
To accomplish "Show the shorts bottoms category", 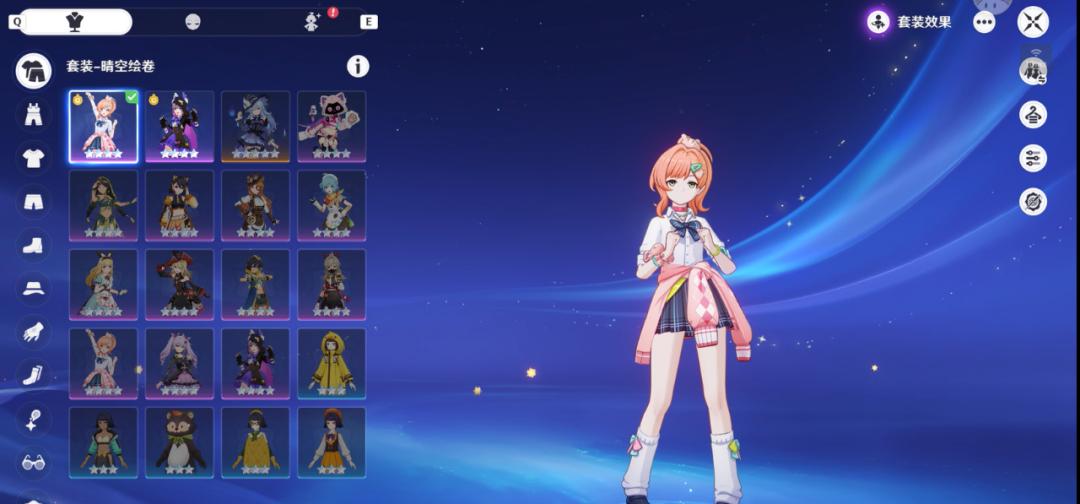I will (33, 201).
